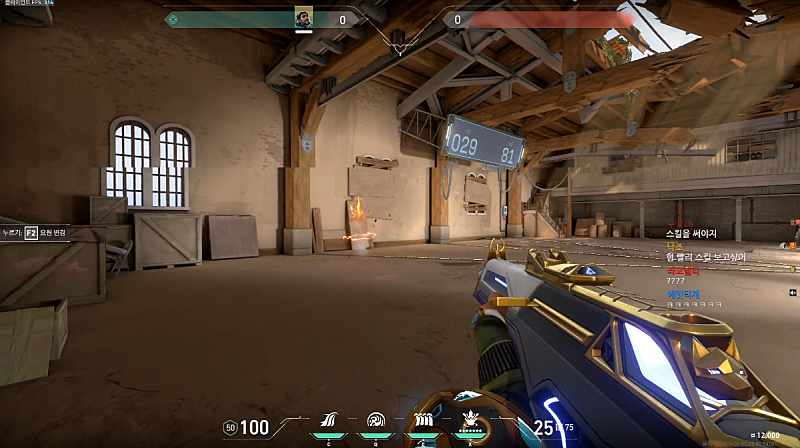The height and width of the screenshot is (448, 800).
Task: Click the agent portrait in the top scoreboard
Action: point(303,18)
